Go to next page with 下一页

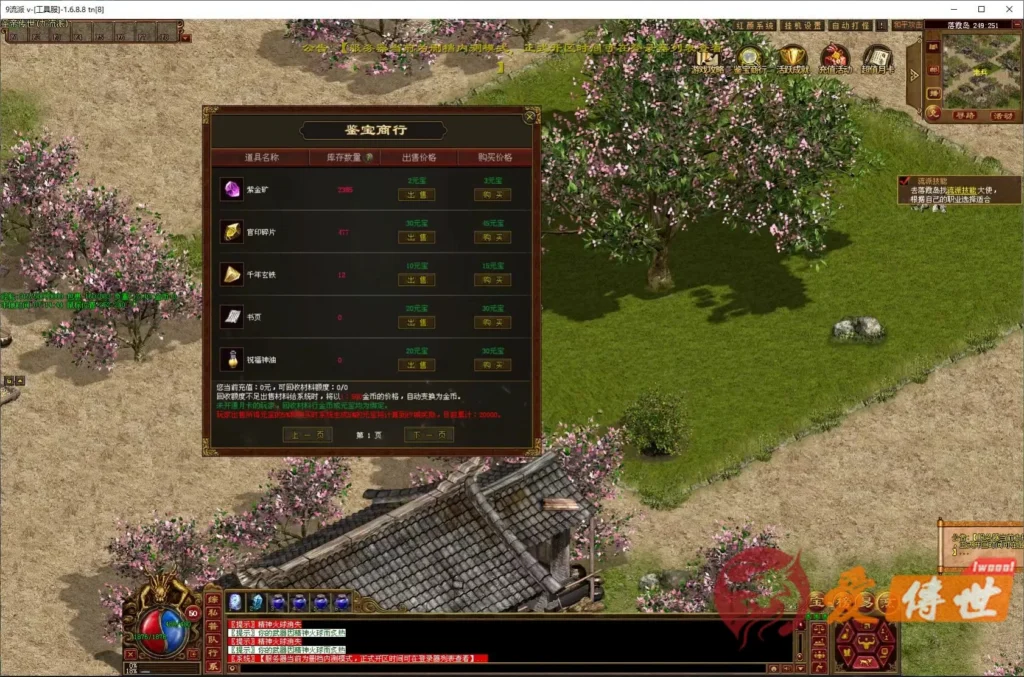pyautogui.click(x=428, y=434)
